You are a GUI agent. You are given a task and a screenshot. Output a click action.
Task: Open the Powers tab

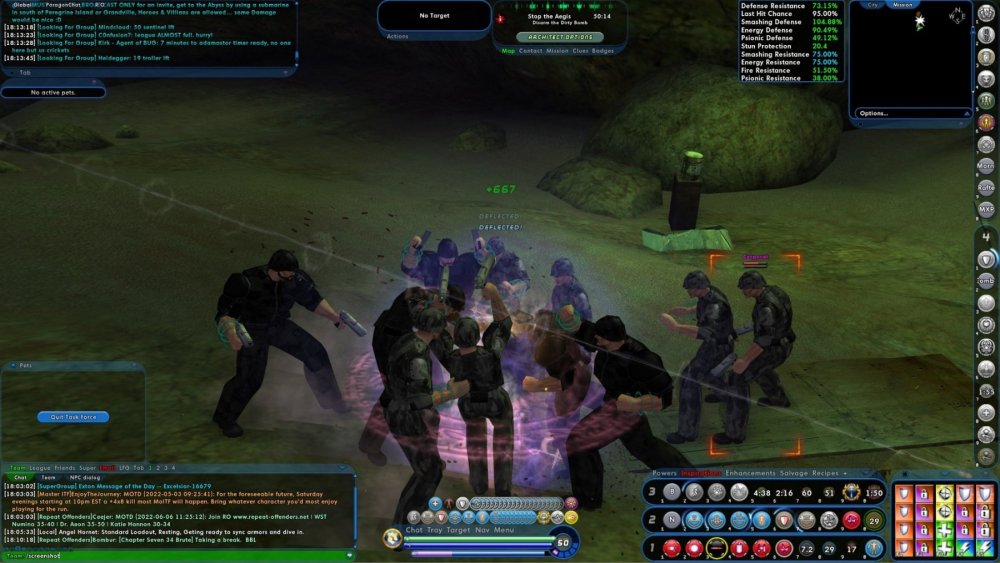point(664,472)
